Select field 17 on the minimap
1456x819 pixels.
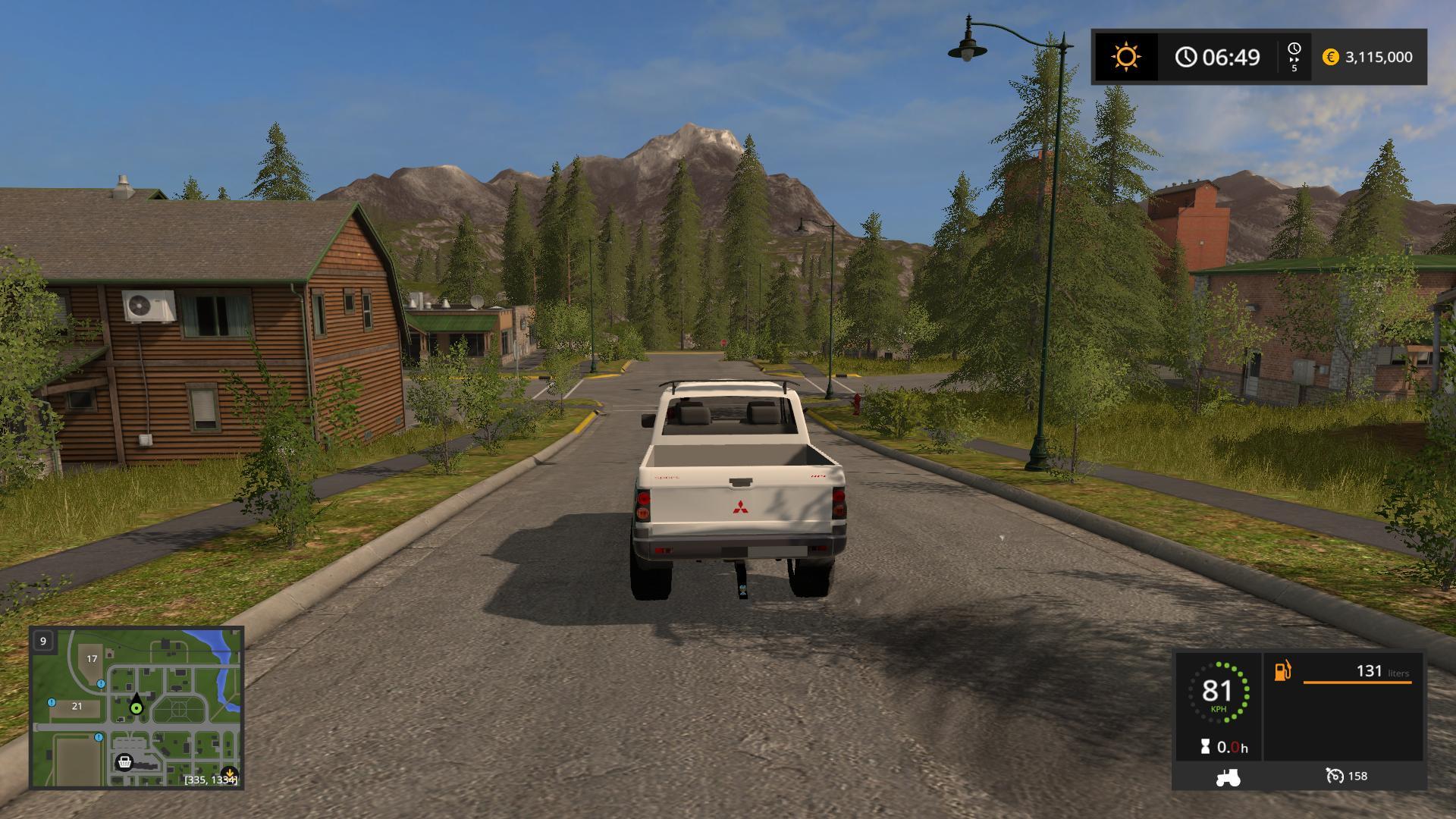pyautogui.click(x=92, y=658)
